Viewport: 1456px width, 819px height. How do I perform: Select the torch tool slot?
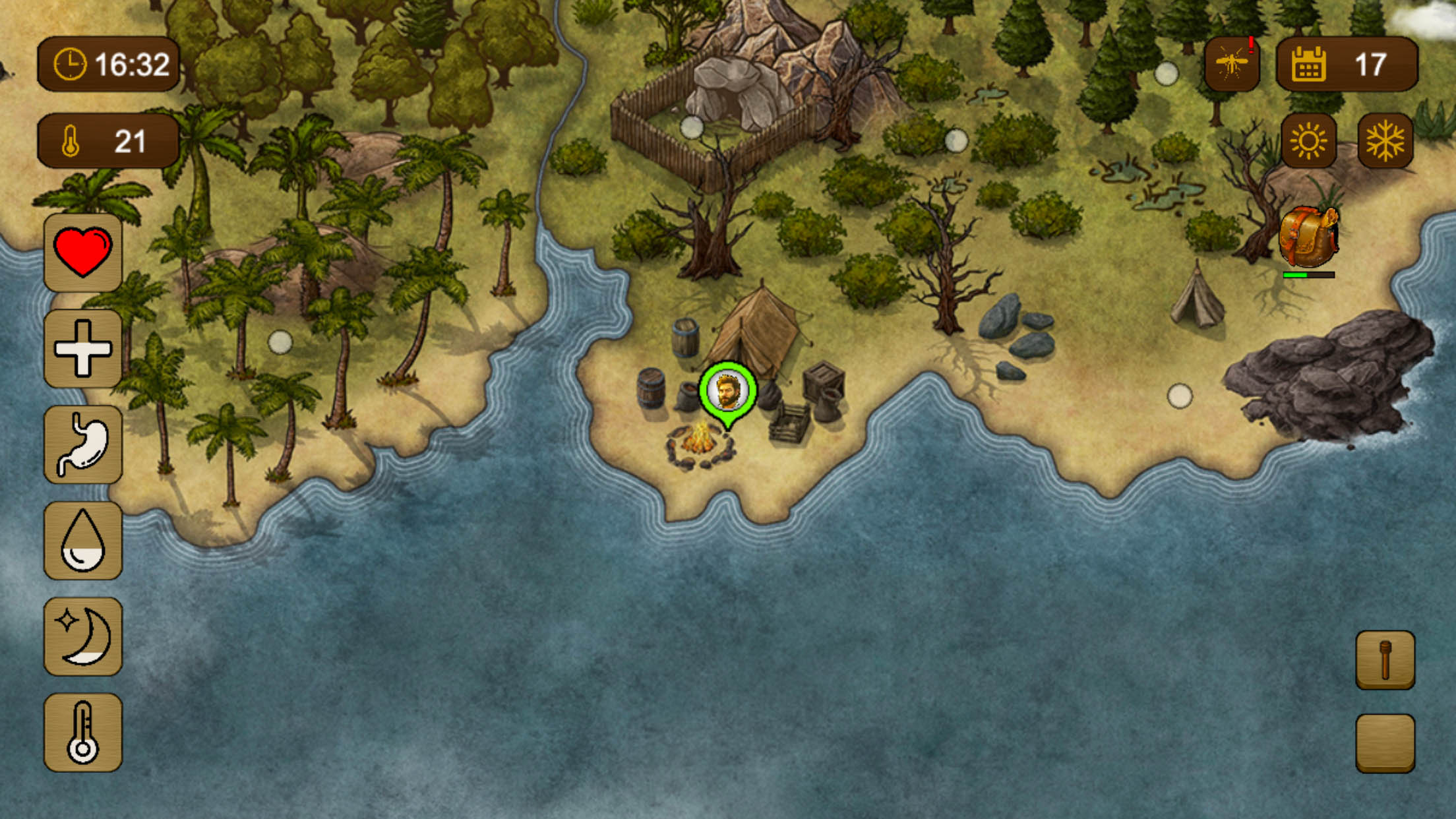click(x=1385, y=660)
